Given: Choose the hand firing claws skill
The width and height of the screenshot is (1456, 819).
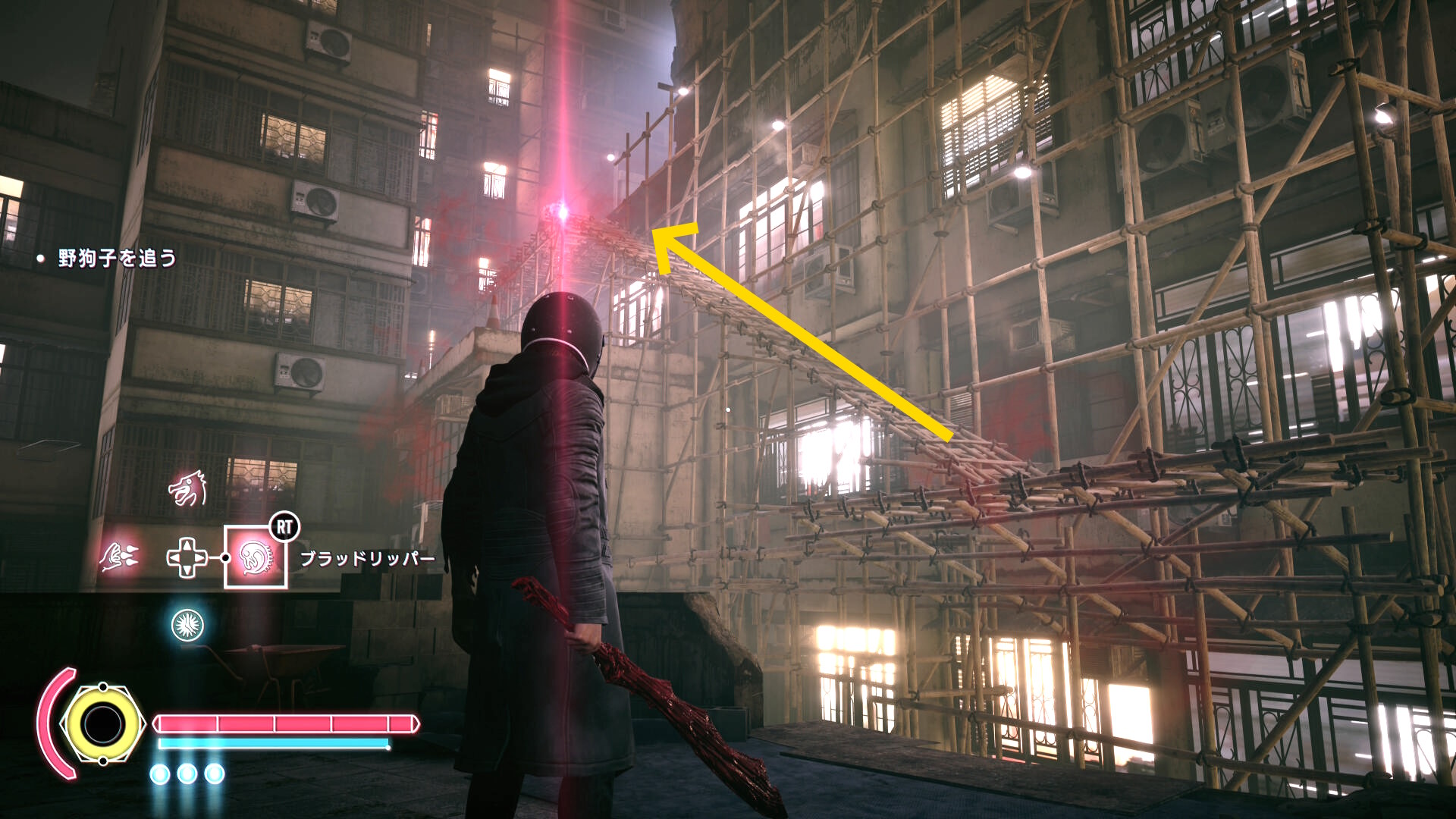Looking at the screenshot, I should [119, 557].
